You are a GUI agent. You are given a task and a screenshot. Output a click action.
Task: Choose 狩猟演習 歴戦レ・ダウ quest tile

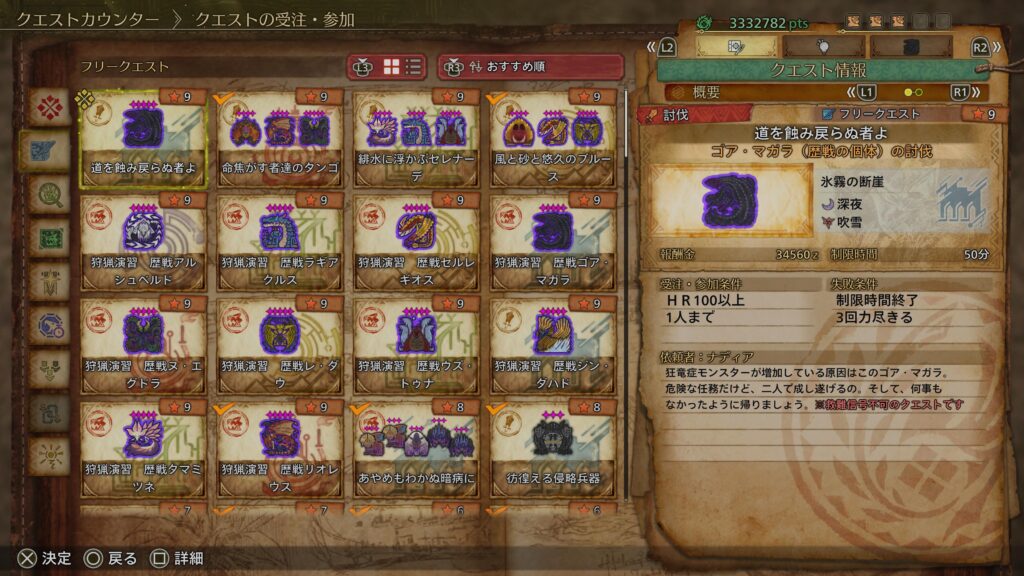pos(280,346)
